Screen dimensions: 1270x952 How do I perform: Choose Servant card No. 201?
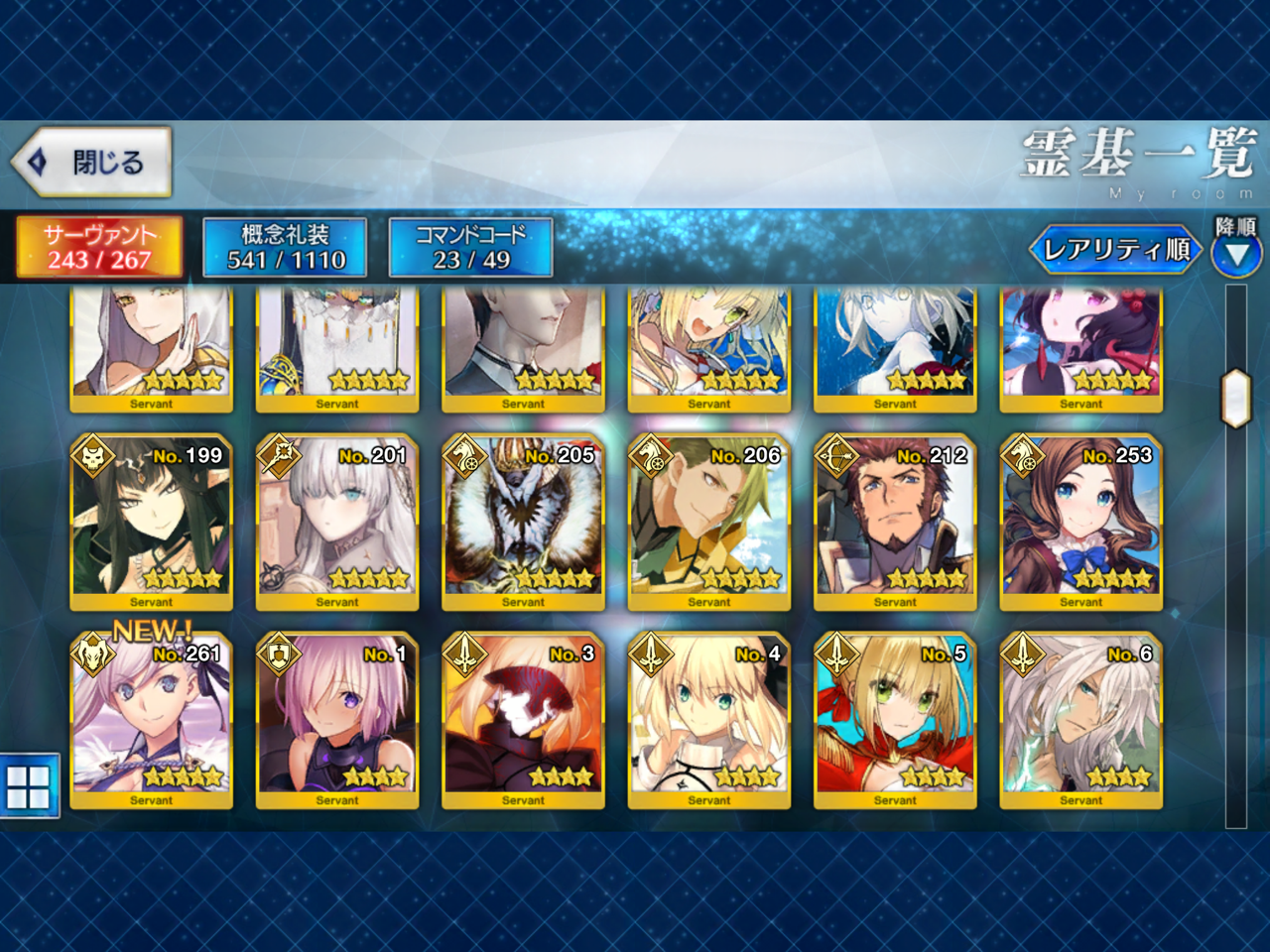[x=337, y=522]
